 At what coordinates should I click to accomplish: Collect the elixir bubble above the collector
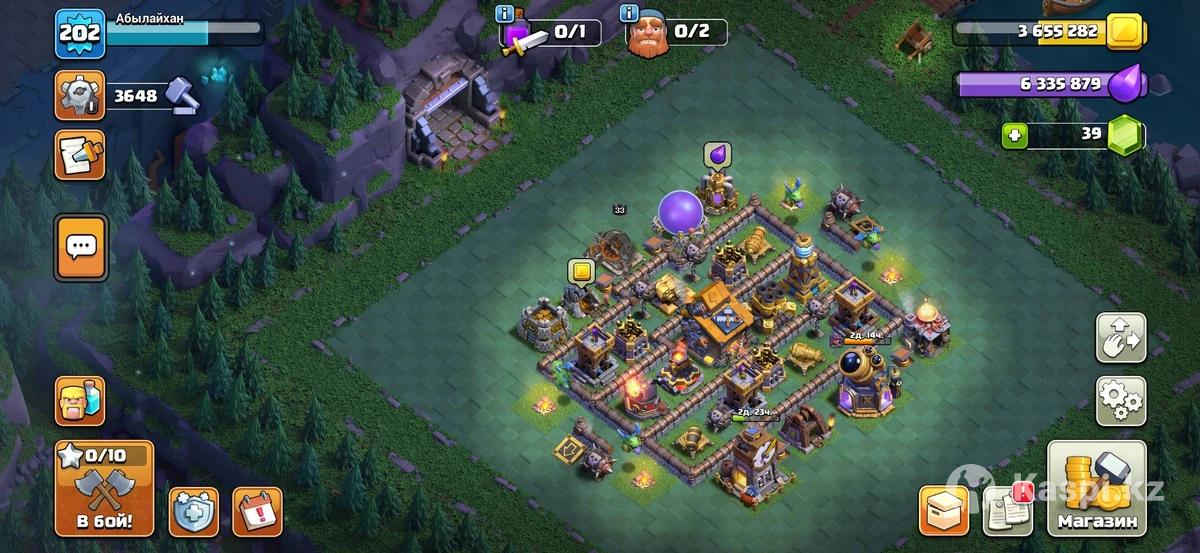pyautogui.click(x=718, y=154)
